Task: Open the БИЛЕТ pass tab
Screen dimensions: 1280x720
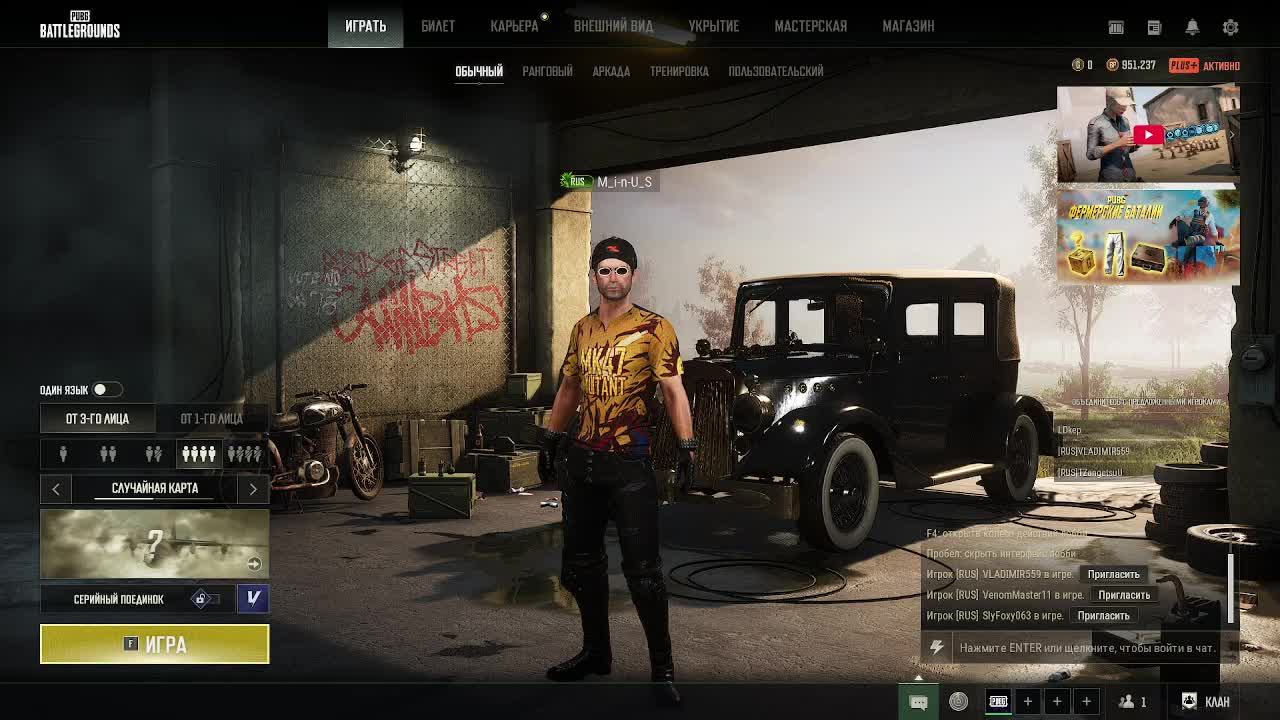Action: [x=438, y=26]
